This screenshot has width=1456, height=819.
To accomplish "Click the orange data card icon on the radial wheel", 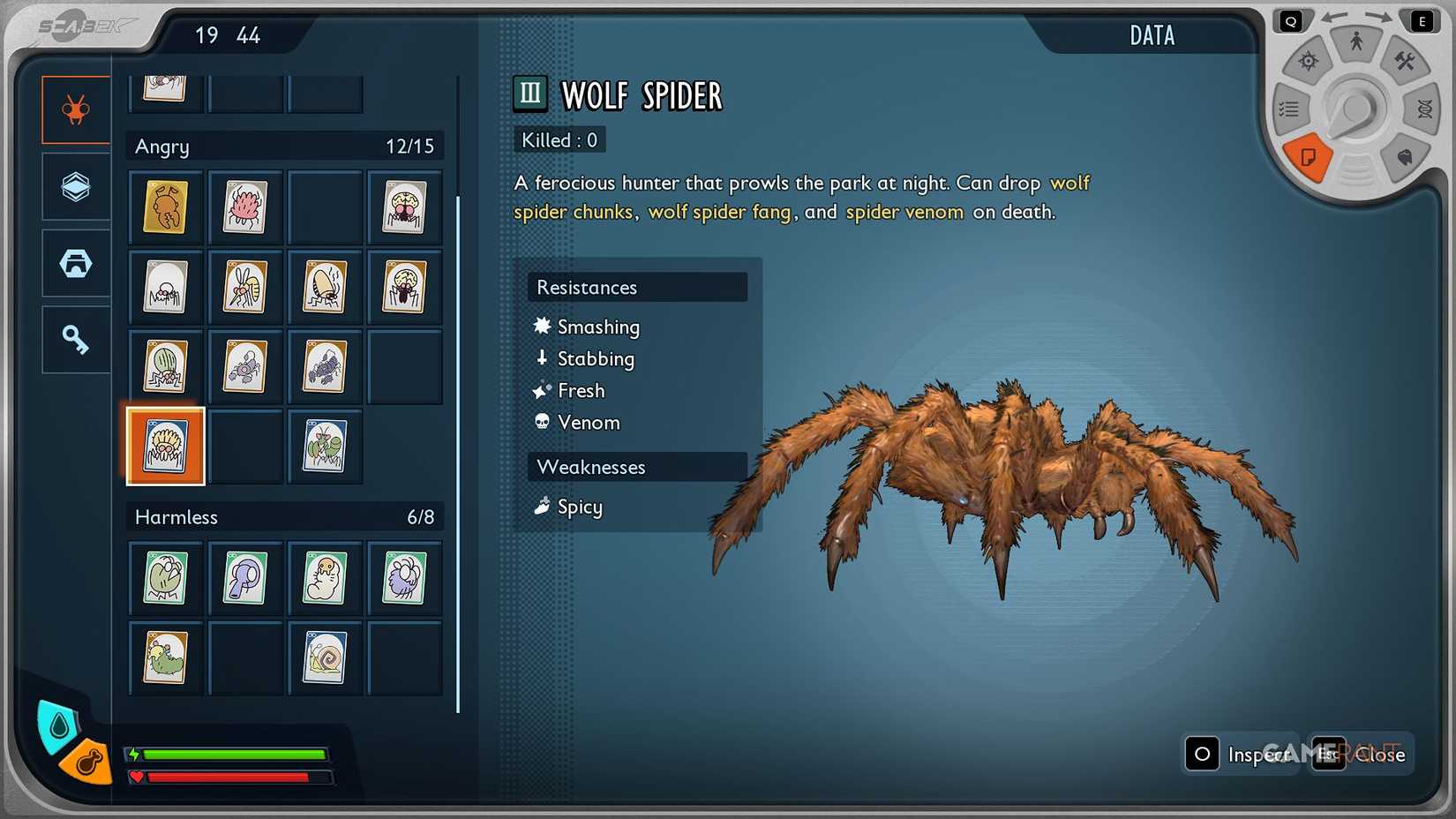I will click(x=1307, y=158).
